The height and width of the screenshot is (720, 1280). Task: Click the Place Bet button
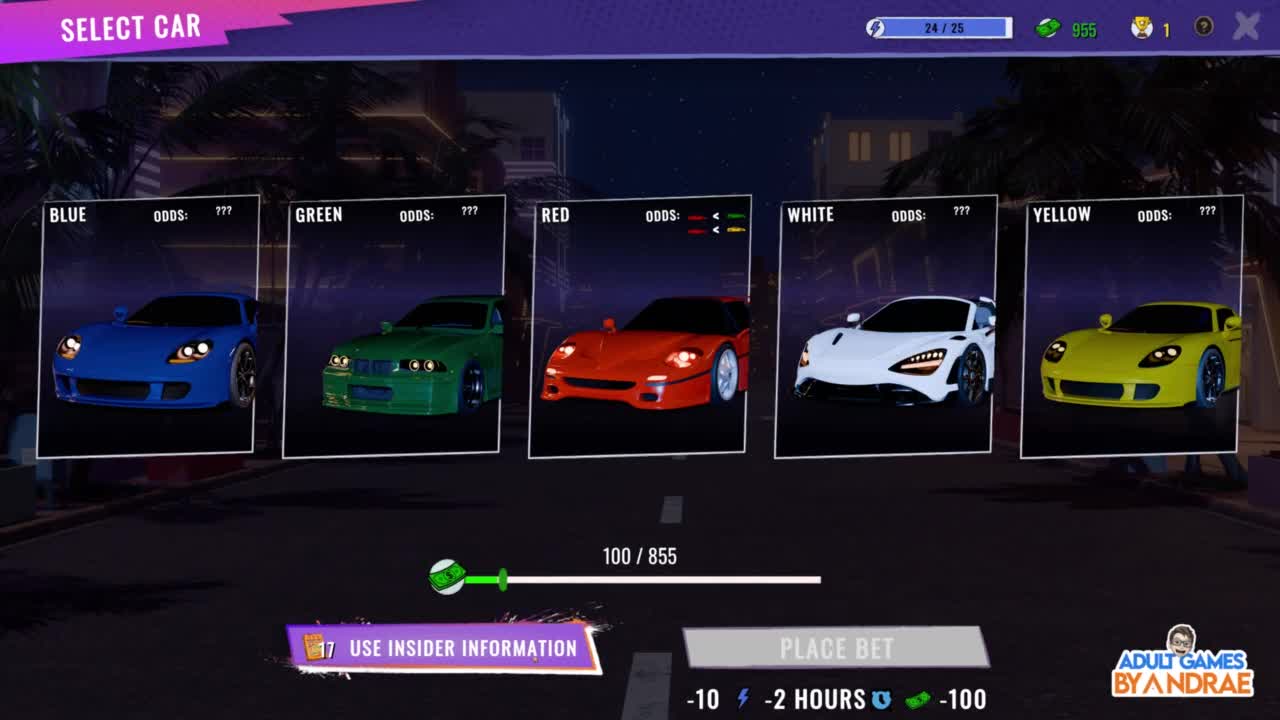[x=836, y=648]
